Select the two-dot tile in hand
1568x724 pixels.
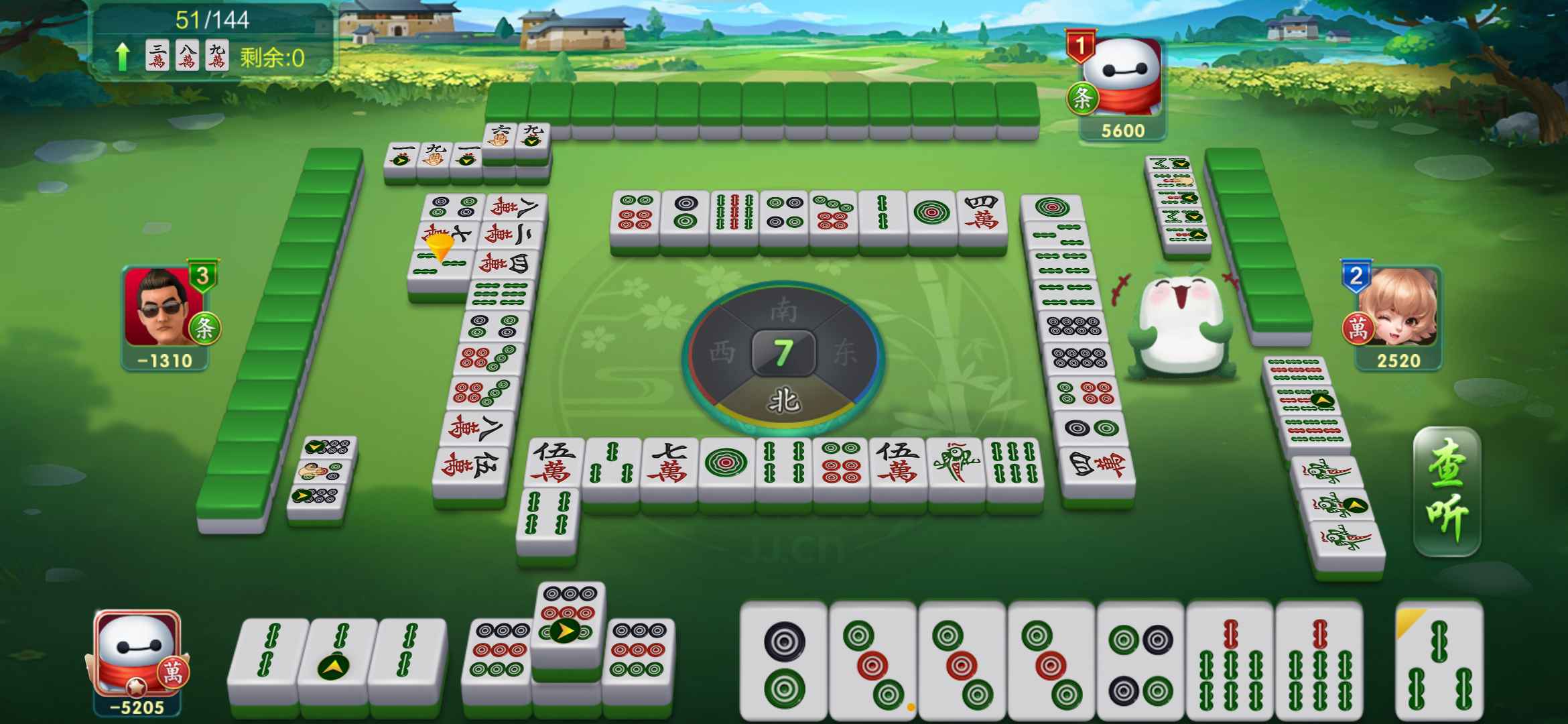(783, 662)
